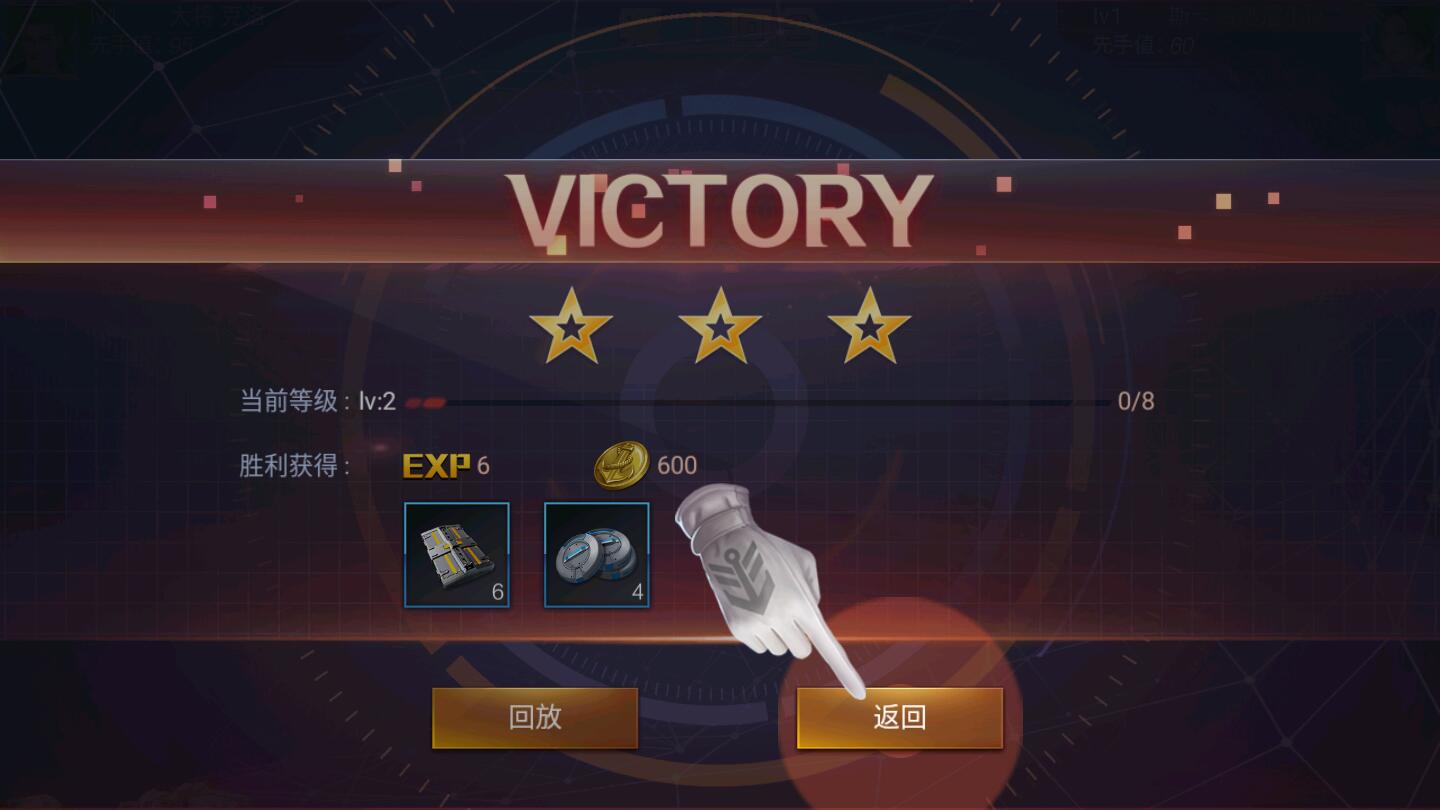Viewport: 1440px width, 810px height.
Task: Click the 0/8 progress counter text
Action: (x=1136, y=399)
